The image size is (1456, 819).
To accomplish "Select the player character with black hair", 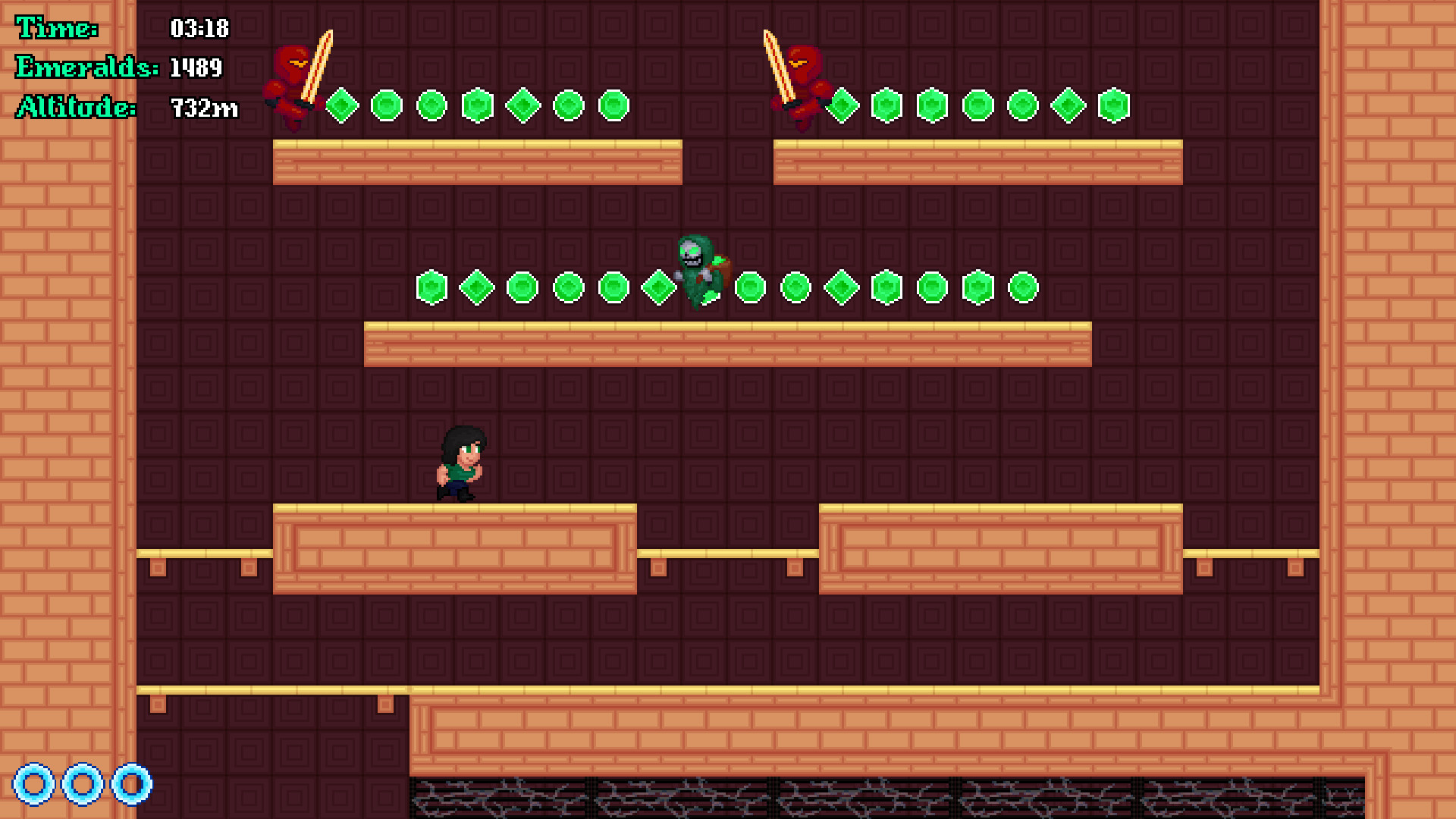I will tap(459, 463).
